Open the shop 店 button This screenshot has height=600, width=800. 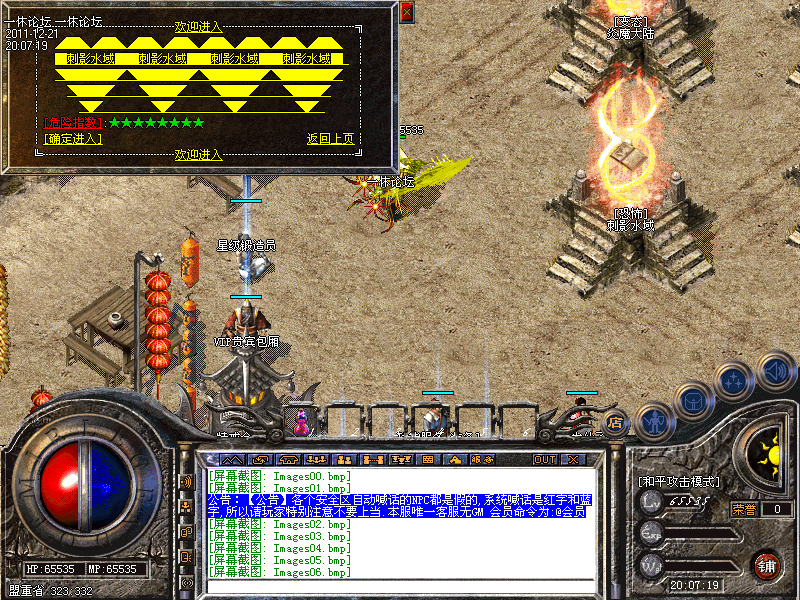point(614,422)
